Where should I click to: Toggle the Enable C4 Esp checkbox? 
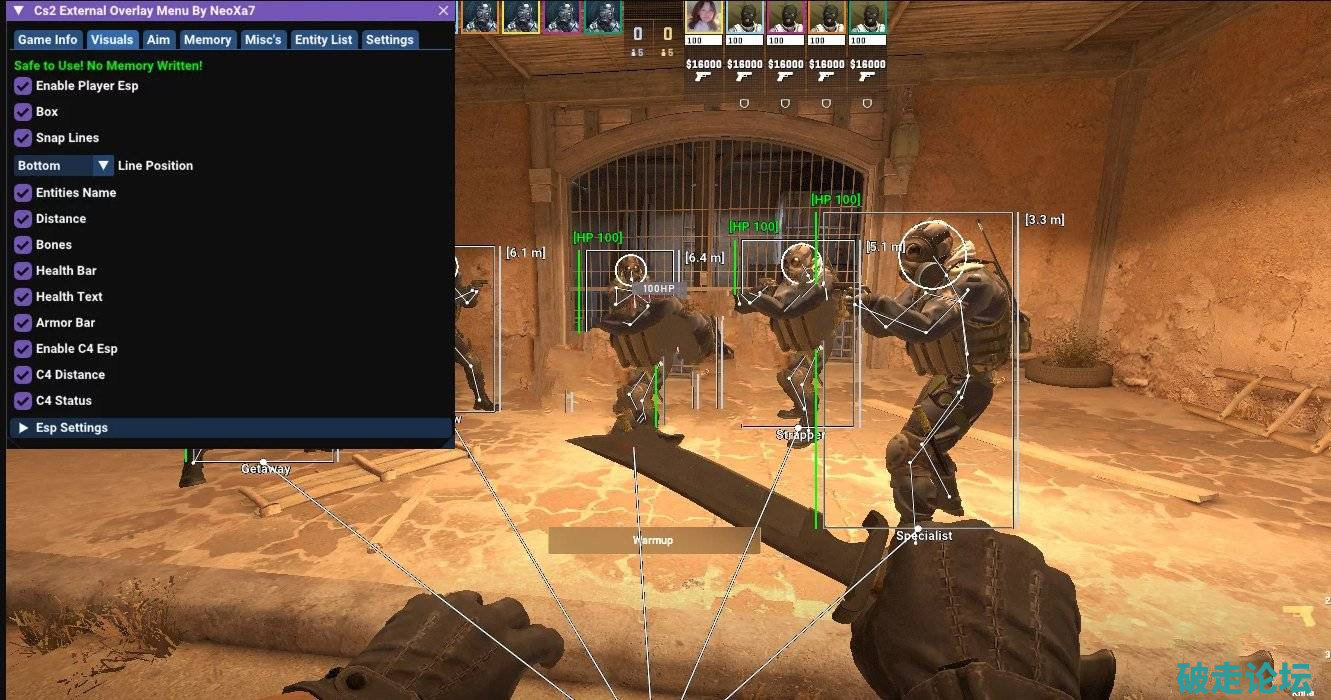pos(23,349)
